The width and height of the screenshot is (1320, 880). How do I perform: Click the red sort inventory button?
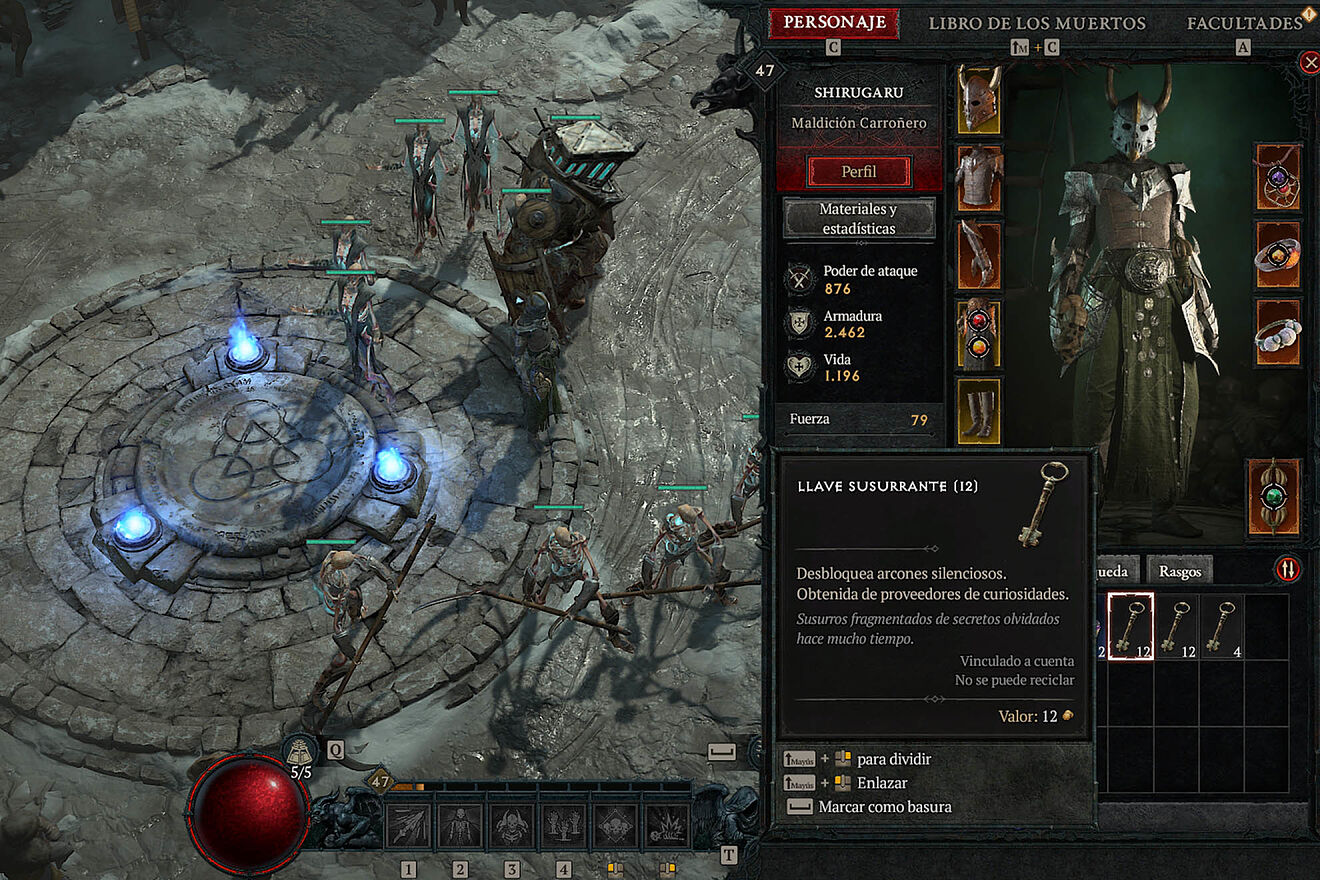pos(1288,569)
